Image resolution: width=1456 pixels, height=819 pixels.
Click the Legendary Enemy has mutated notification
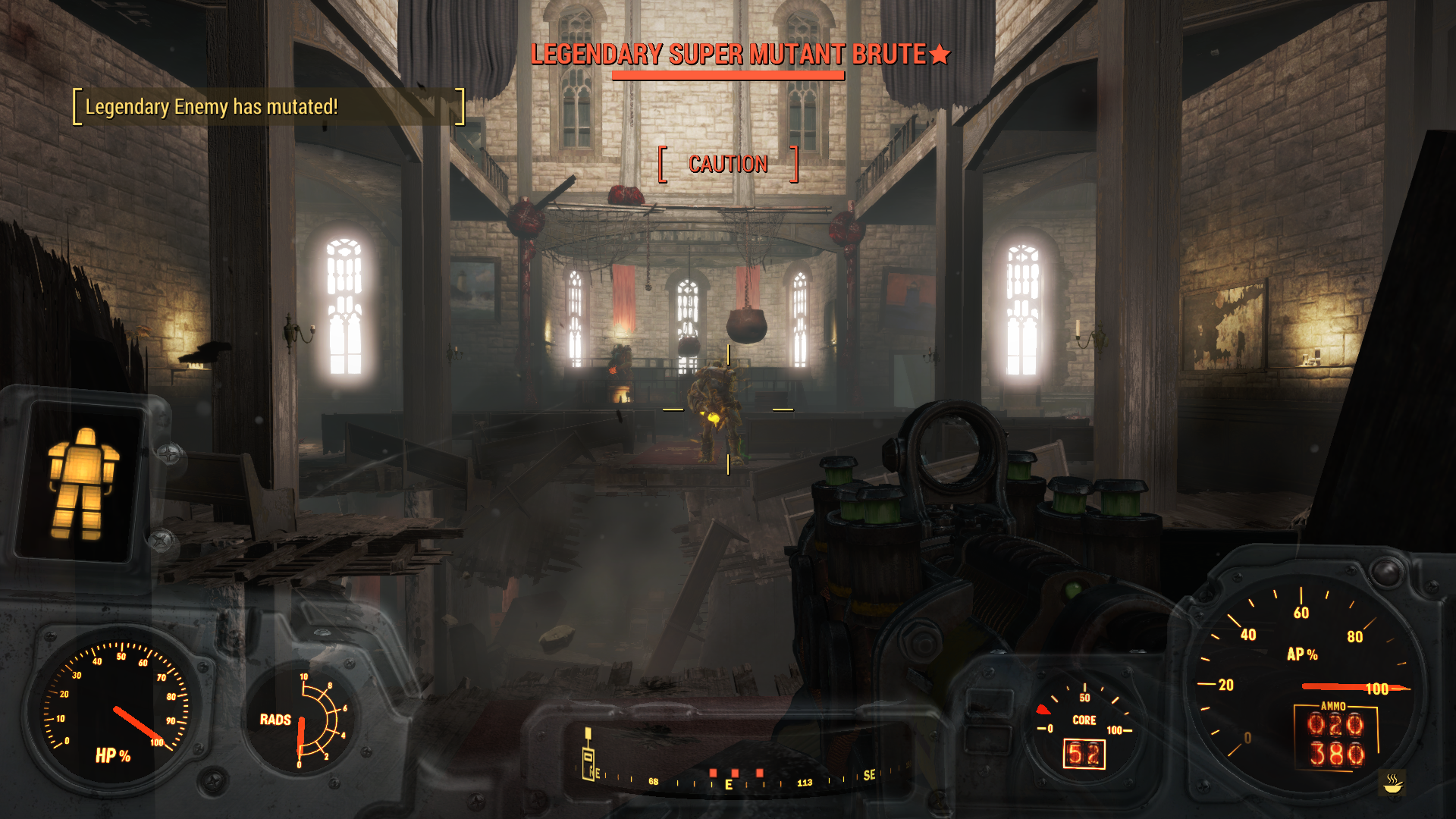(212, 107)
